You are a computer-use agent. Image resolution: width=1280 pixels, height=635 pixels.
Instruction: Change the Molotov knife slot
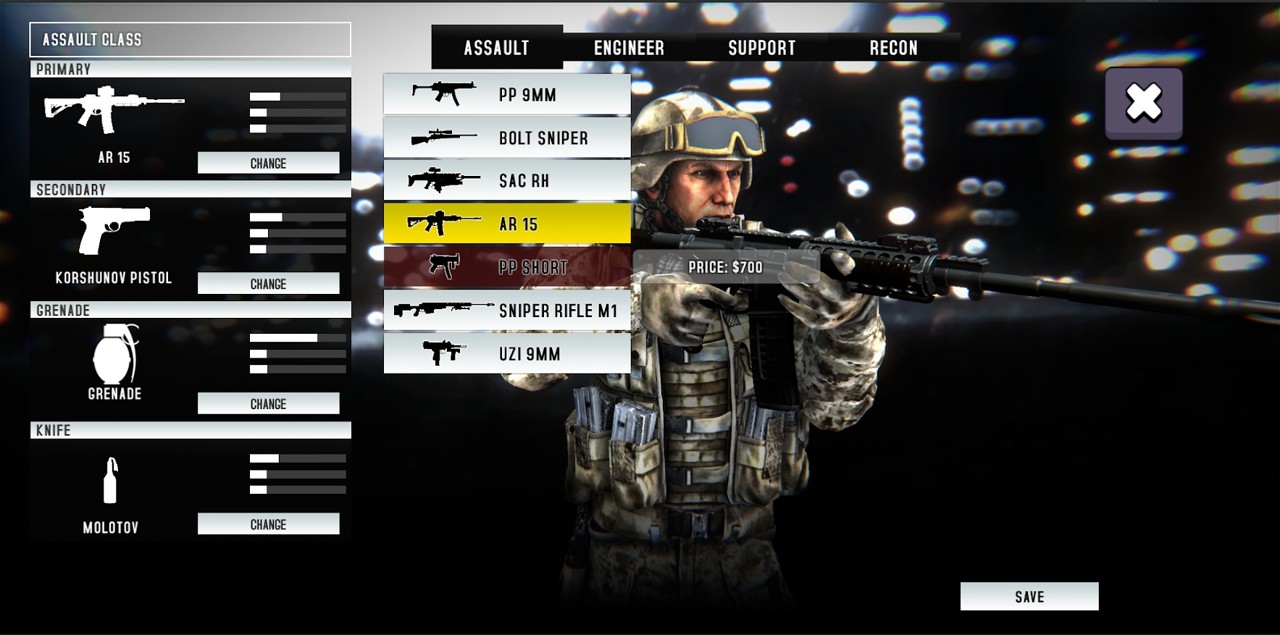click(x=268, y=524)
